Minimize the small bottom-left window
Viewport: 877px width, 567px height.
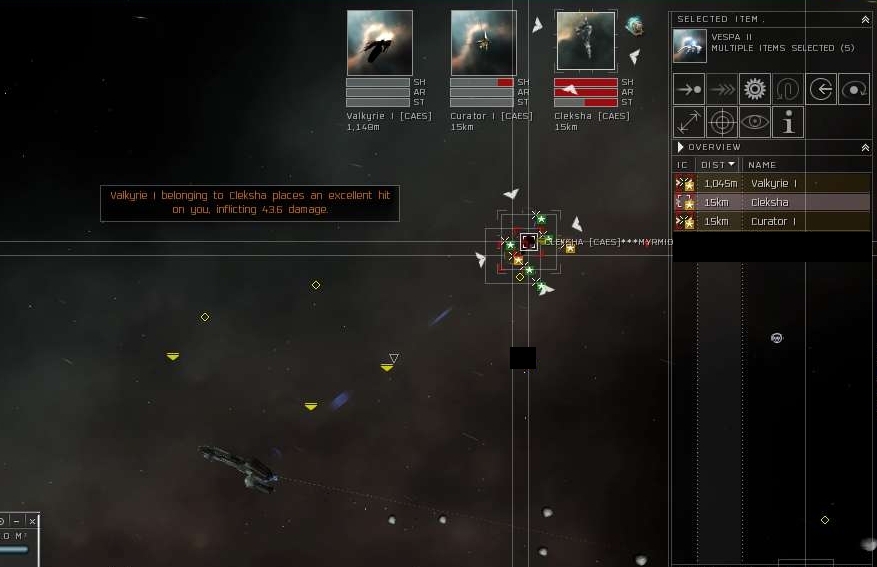[x=17, y=521]
